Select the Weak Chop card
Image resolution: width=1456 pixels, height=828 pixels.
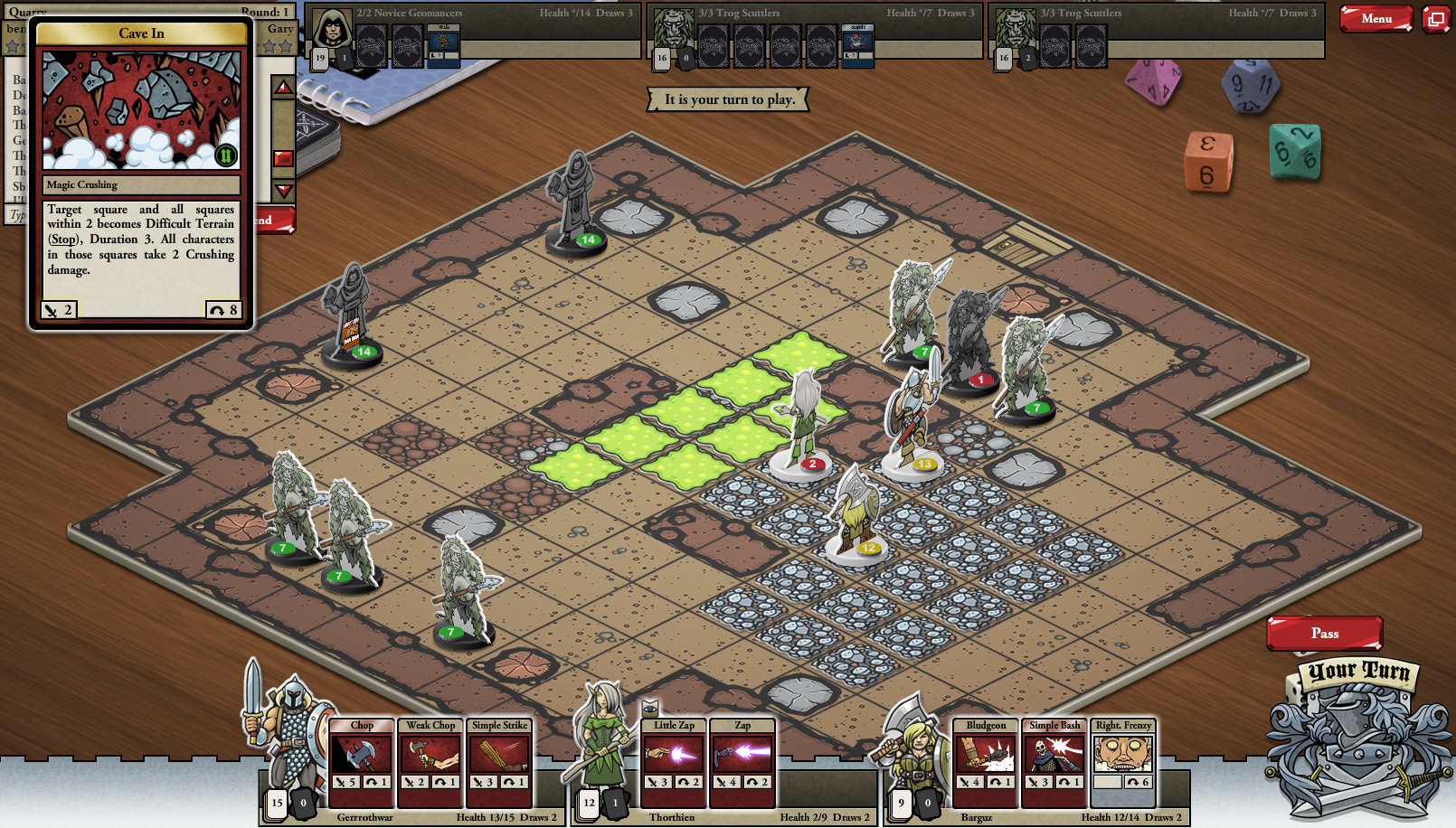point(430,761)
